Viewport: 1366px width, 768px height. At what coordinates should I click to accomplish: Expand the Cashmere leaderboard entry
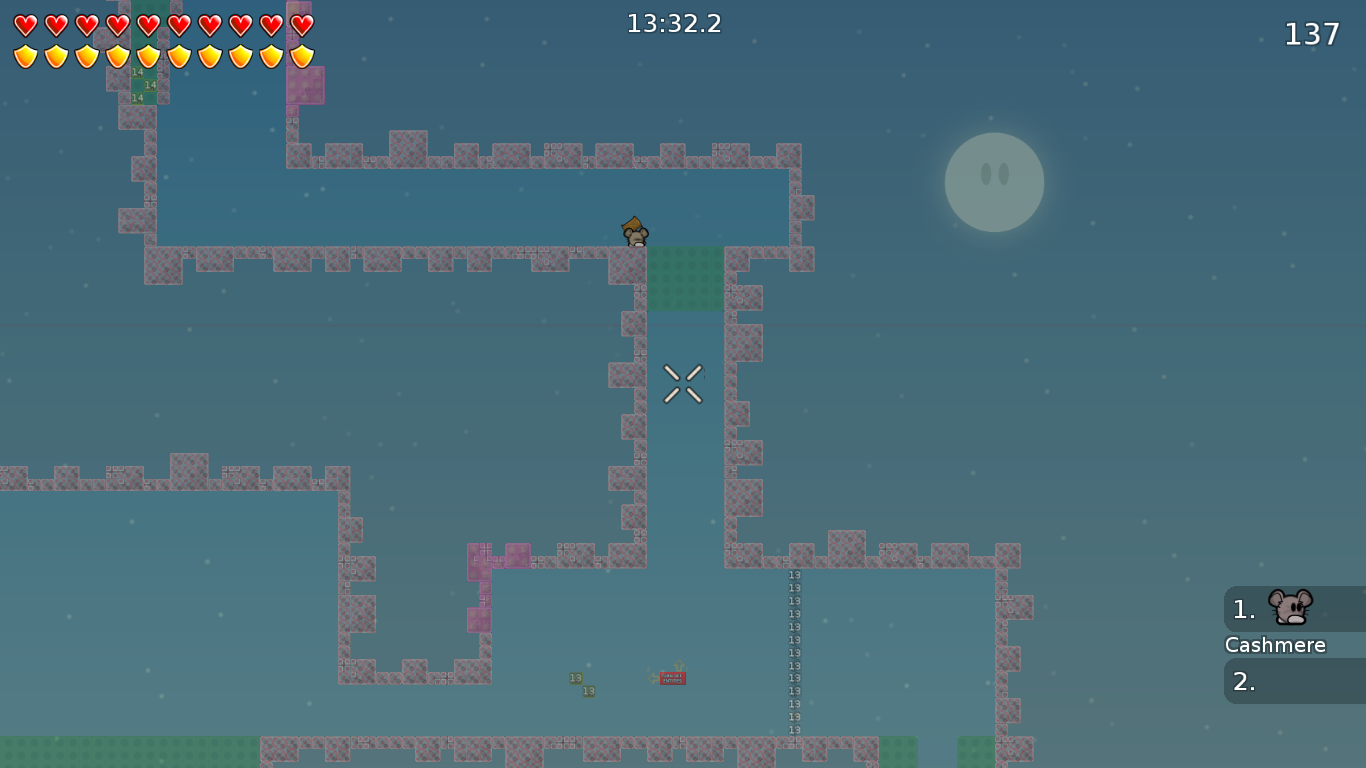click(x=1275, y=645)
